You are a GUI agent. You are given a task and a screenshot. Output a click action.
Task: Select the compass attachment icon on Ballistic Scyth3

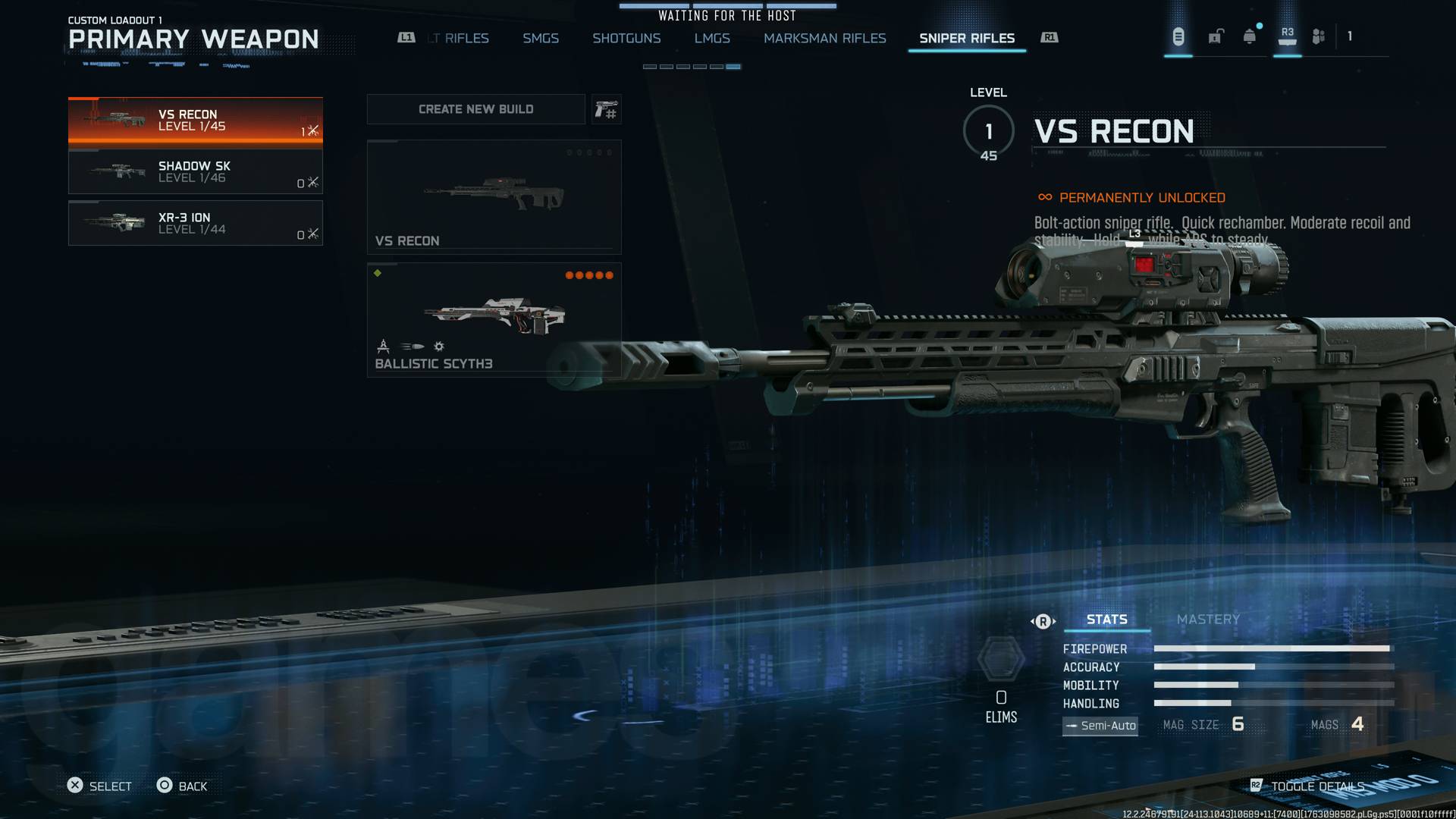pyautogui.click(x=383, y=347)
